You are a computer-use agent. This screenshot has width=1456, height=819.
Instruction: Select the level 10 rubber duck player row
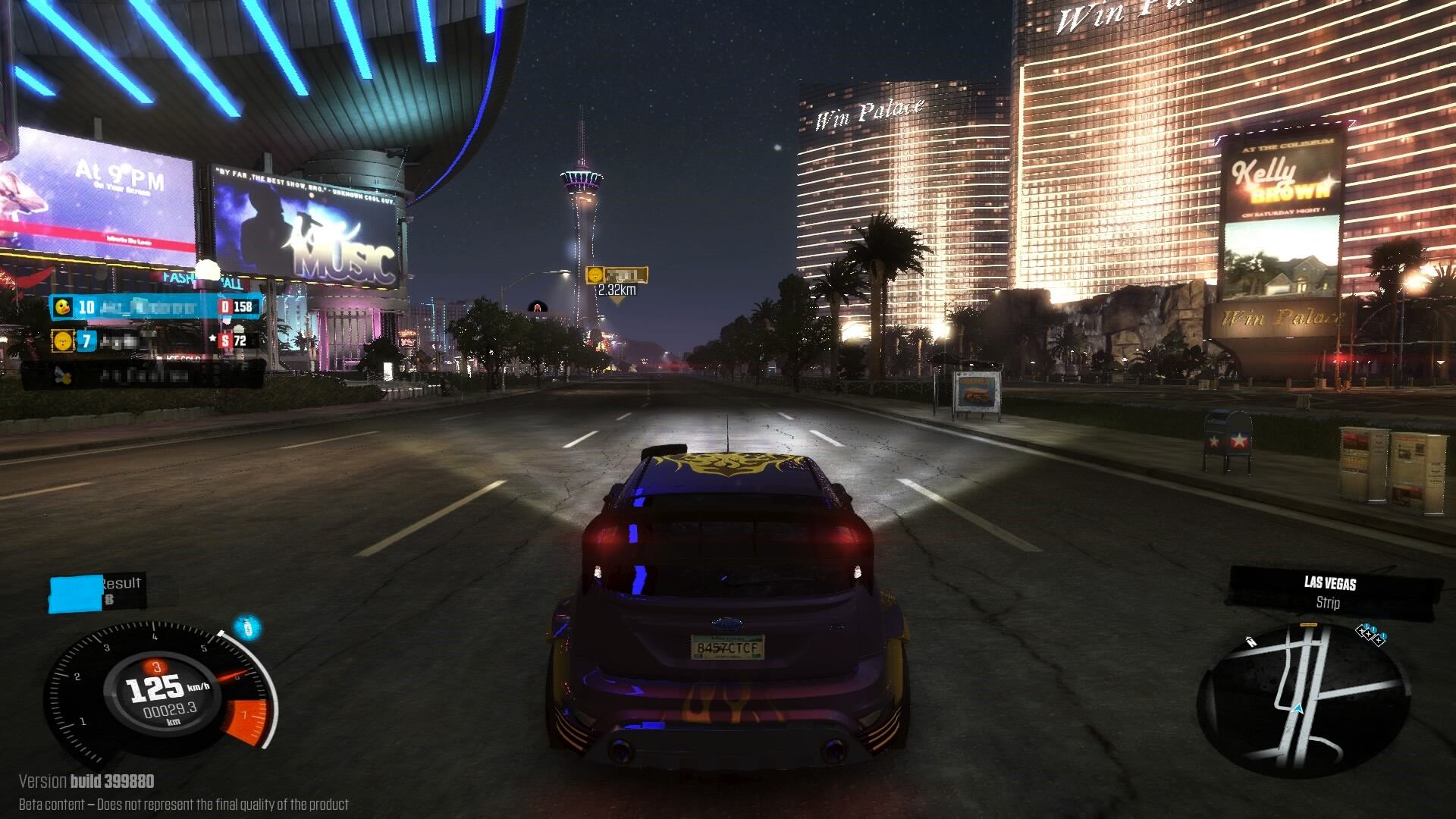coord(157,306)
